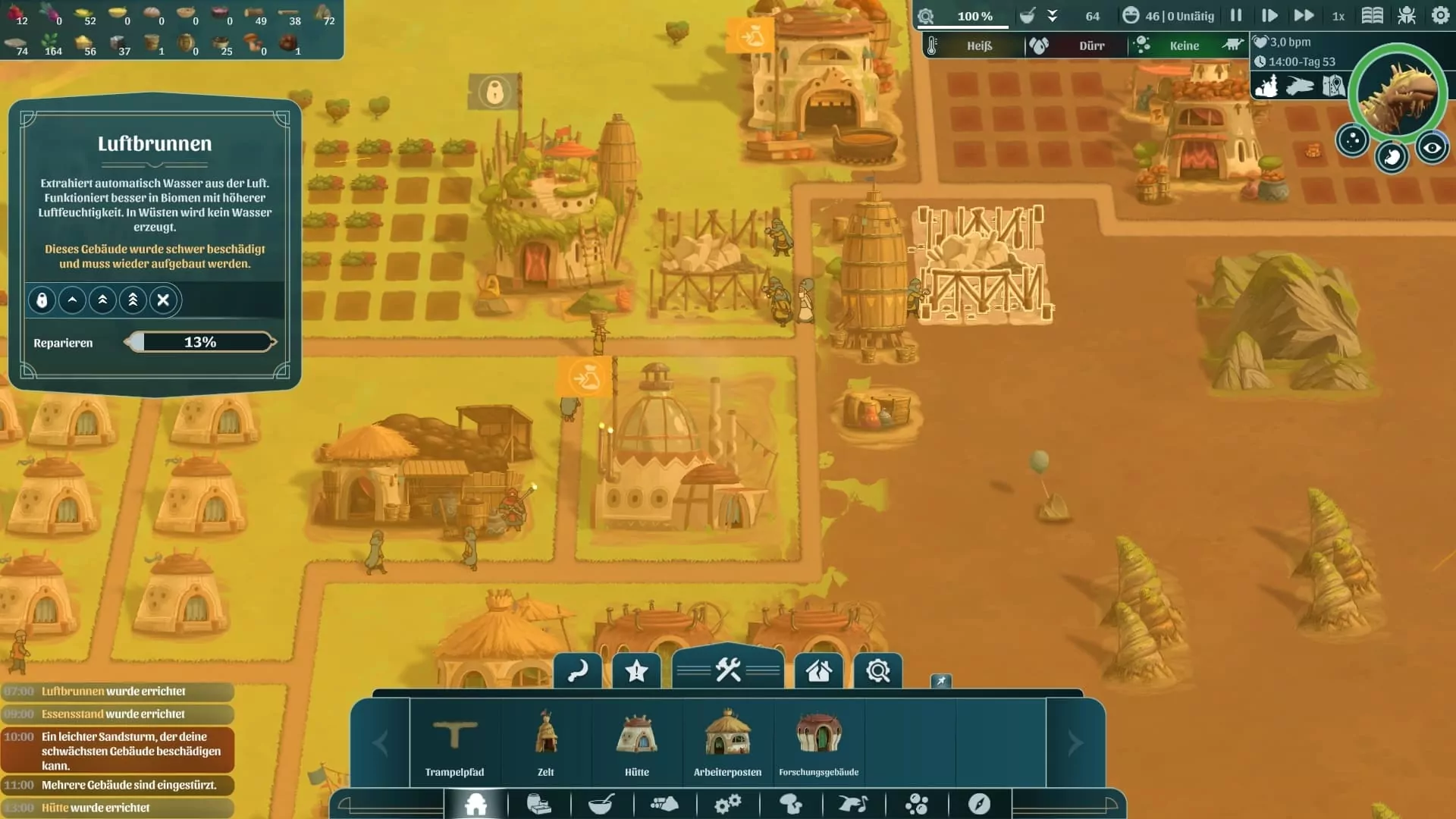Set fast-forward double-arrow speed
Viewport: 1456px width, 819px height.
[1304, 16]
